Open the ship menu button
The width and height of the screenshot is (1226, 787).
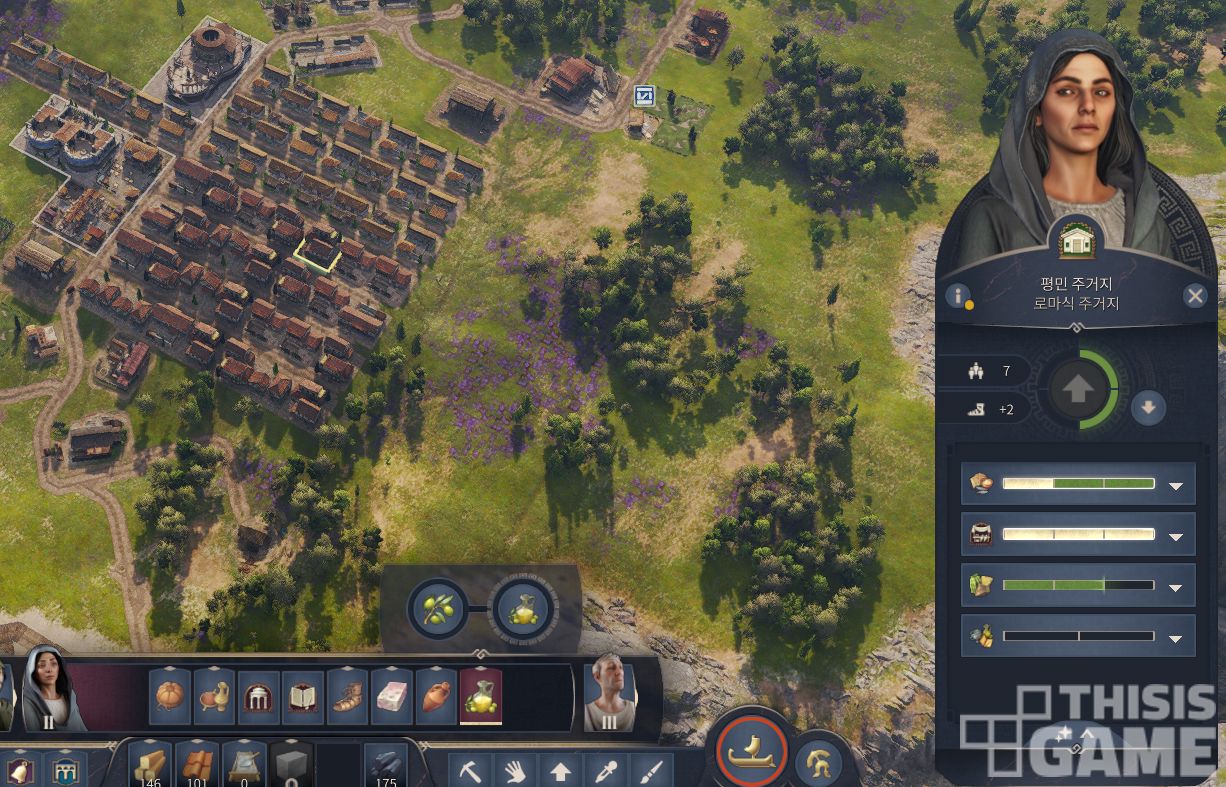click(x=752, y=754)
